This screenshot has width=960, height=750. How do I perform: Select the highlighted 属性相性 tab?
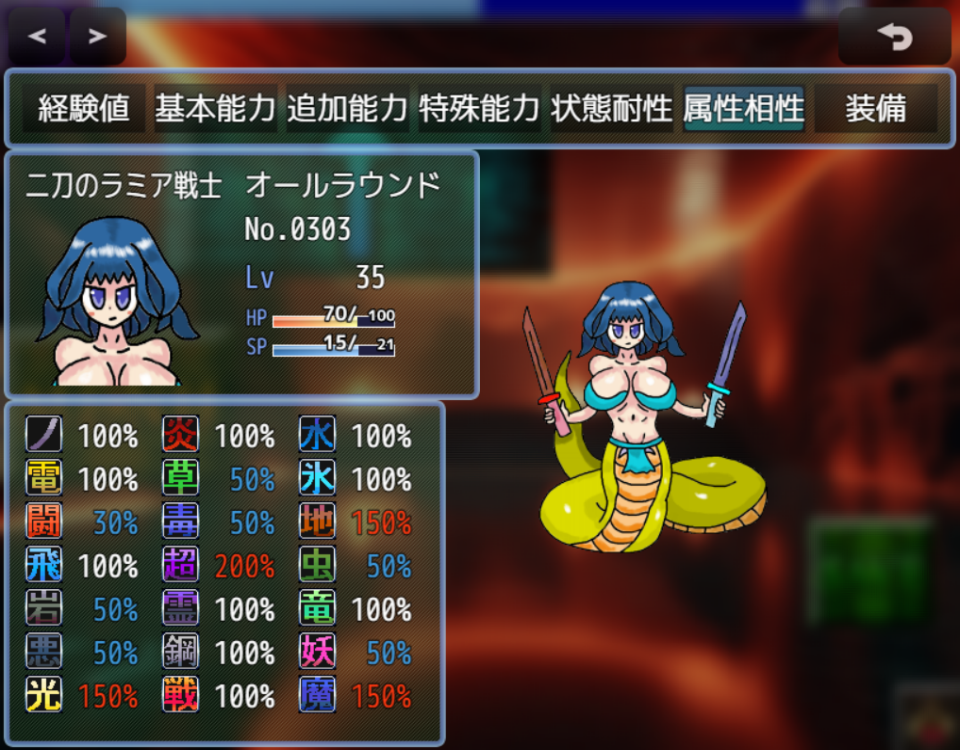tap(743, 109)
